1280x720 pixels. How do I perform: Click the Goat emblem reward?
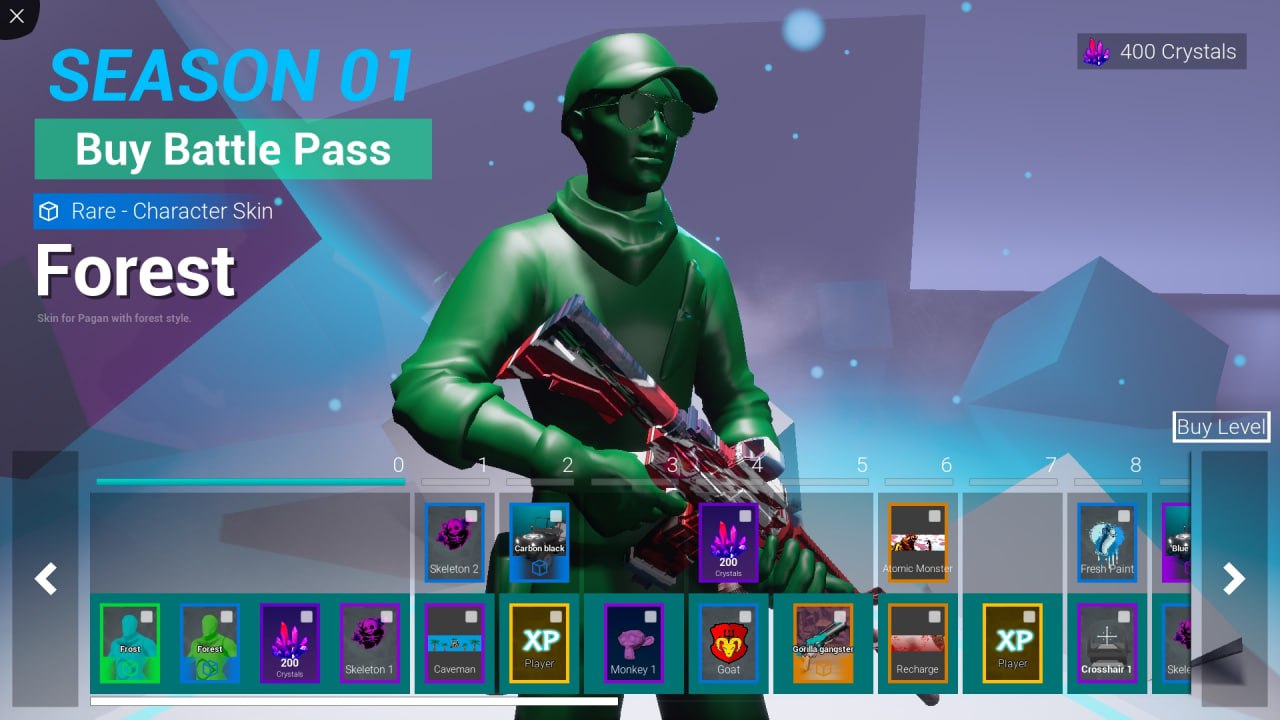tap(728, 643)
